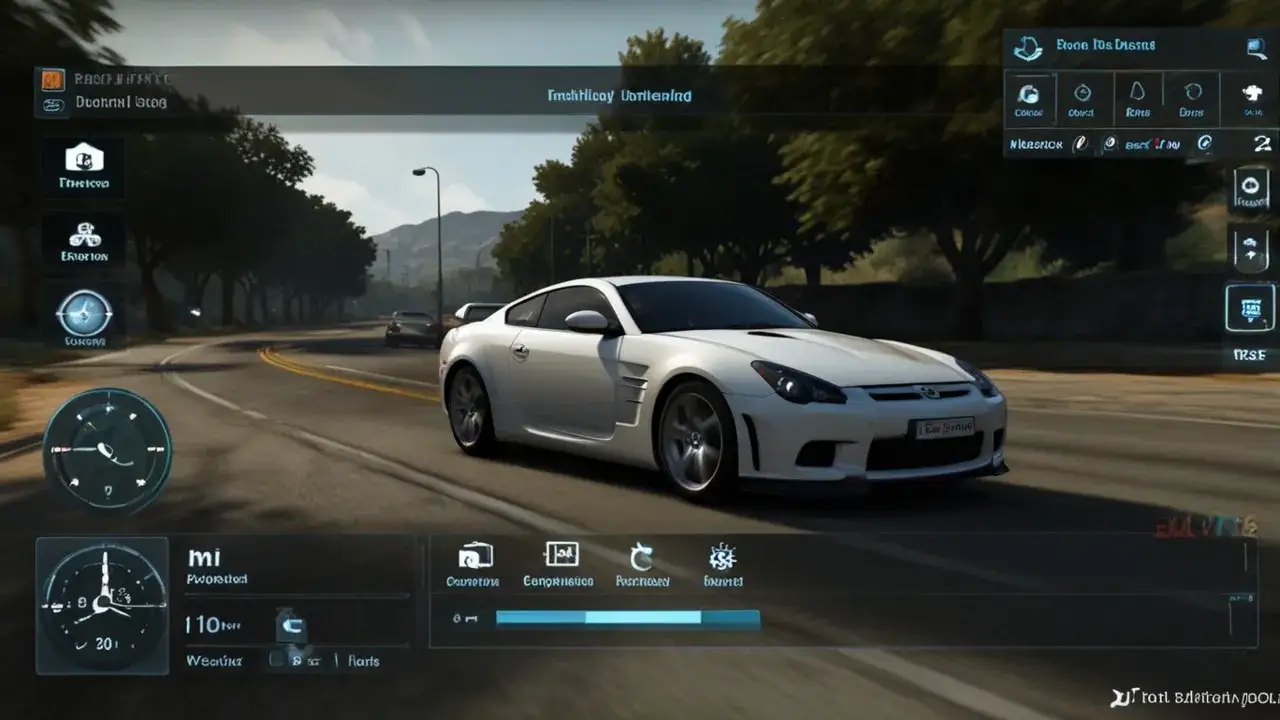Click the orange square icon at top-left
Viewport: 1280px width, 720px height.
(x=53, y=80)
